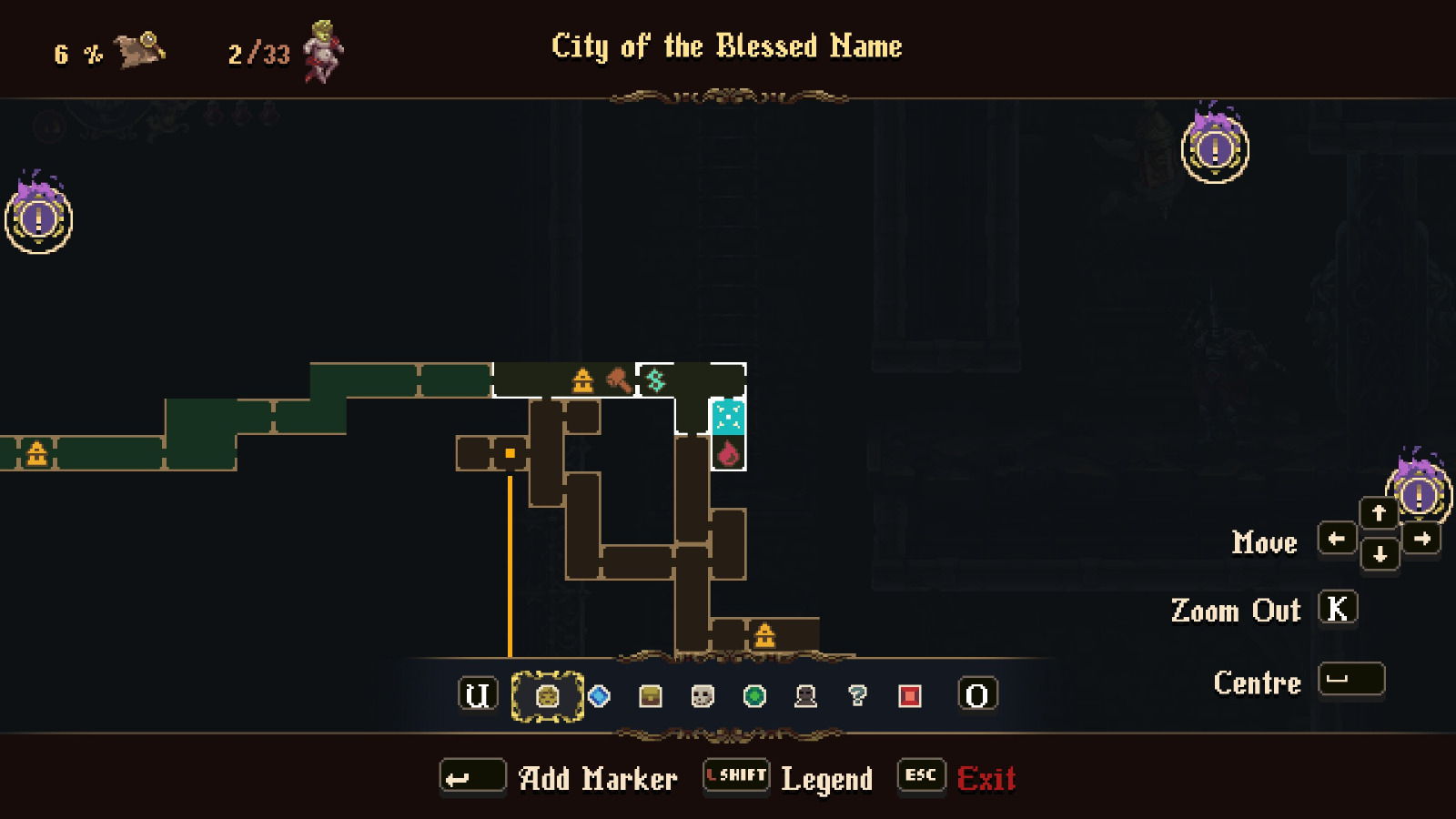
Task: Click the red flame icon on the map
Action: click(x=727, y=453)
